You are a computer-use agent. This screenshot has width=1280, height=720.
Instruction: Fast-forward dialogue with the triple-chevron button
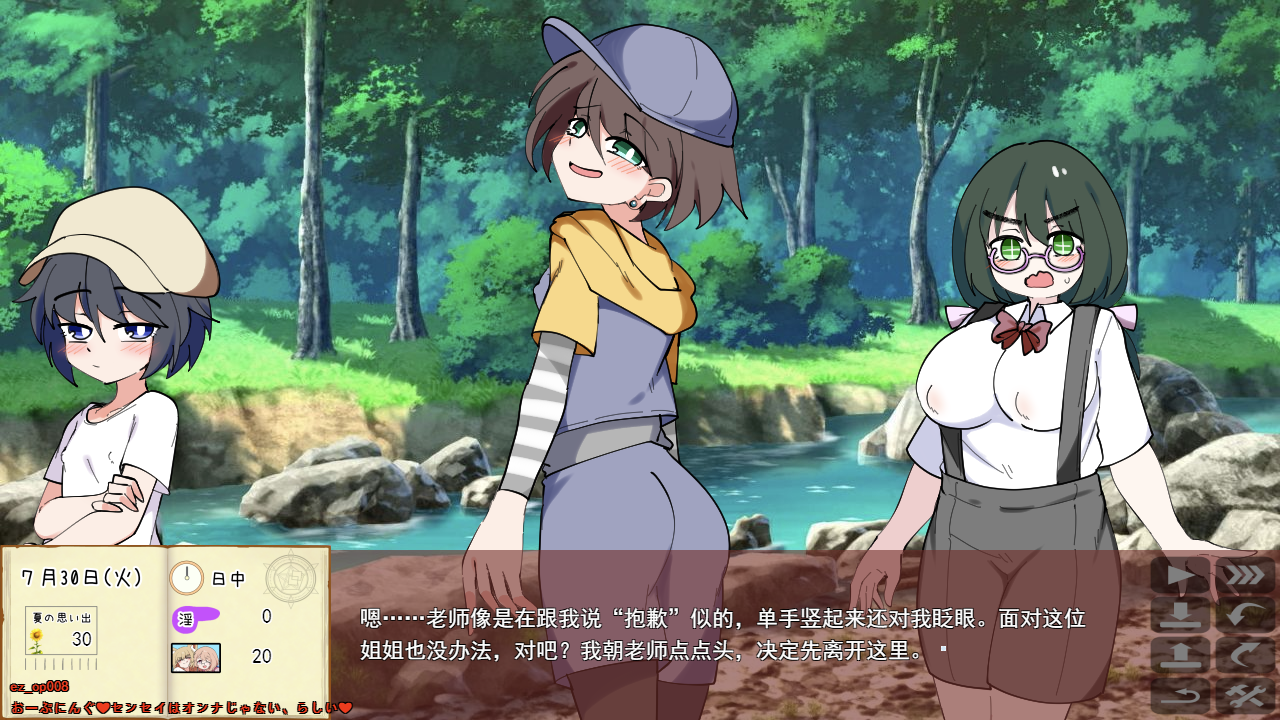tap(1244, 576)
